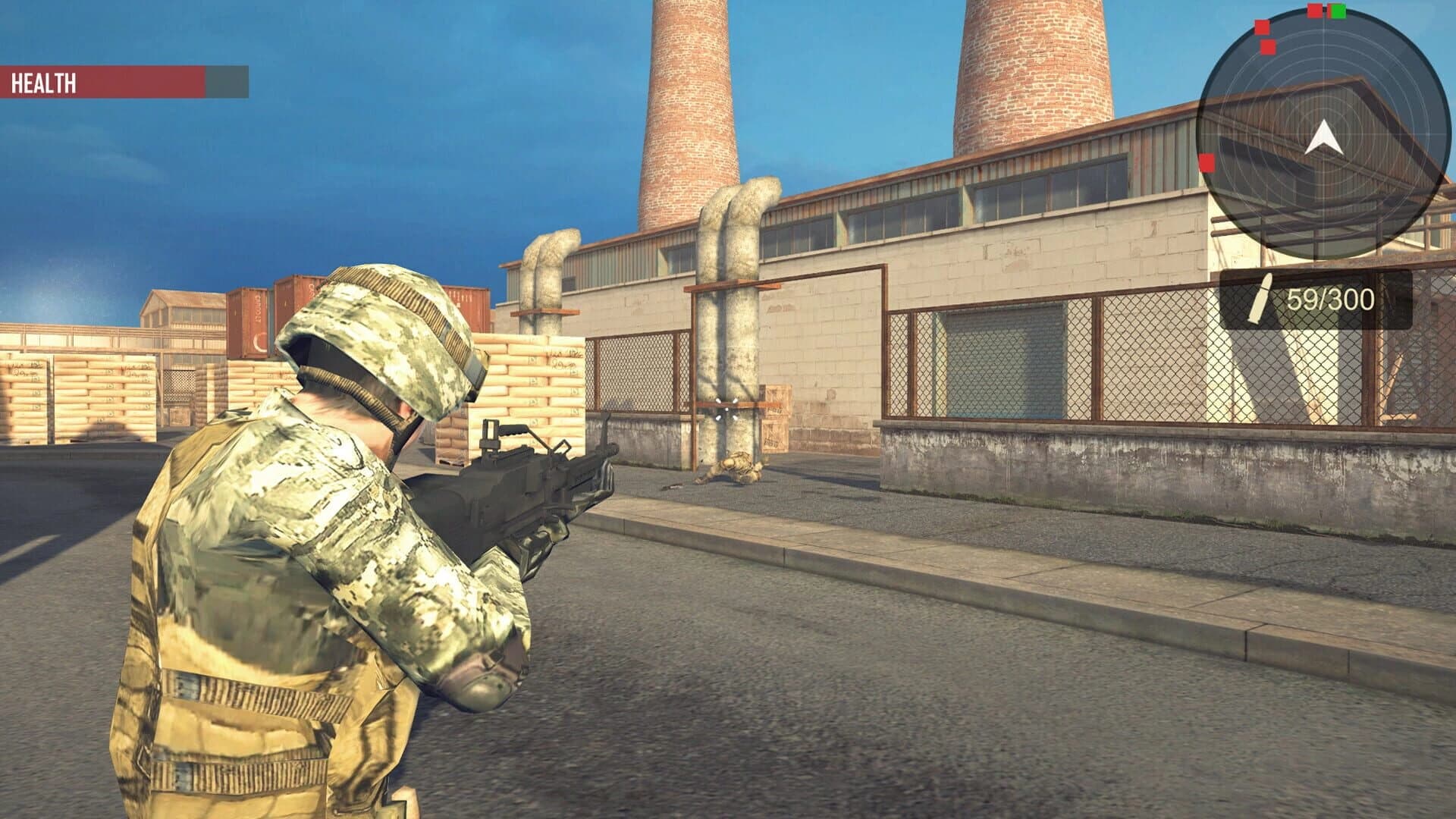Click the paired red blips near the minimap edge
This screenshot has height=819, width=1456.
pos(1265,36)
